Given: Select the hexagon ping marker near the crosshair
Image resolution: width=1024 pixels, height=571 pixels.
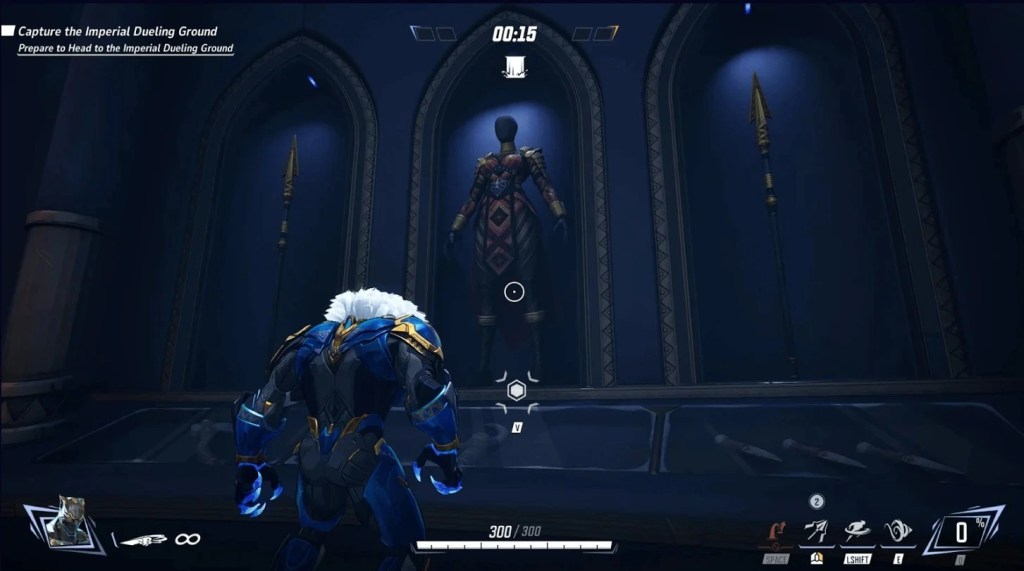Looking at the screenshot, I should (x=517, y=391).
